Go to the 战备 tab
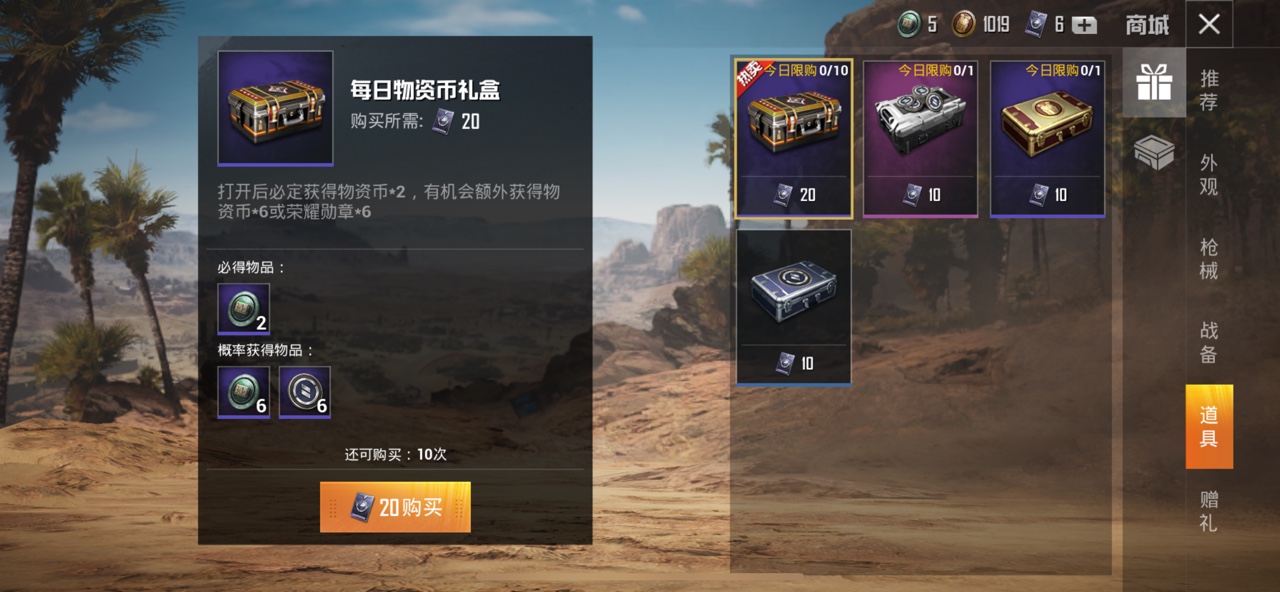The image size is (1280, 592). click(x=1209, y=342)
